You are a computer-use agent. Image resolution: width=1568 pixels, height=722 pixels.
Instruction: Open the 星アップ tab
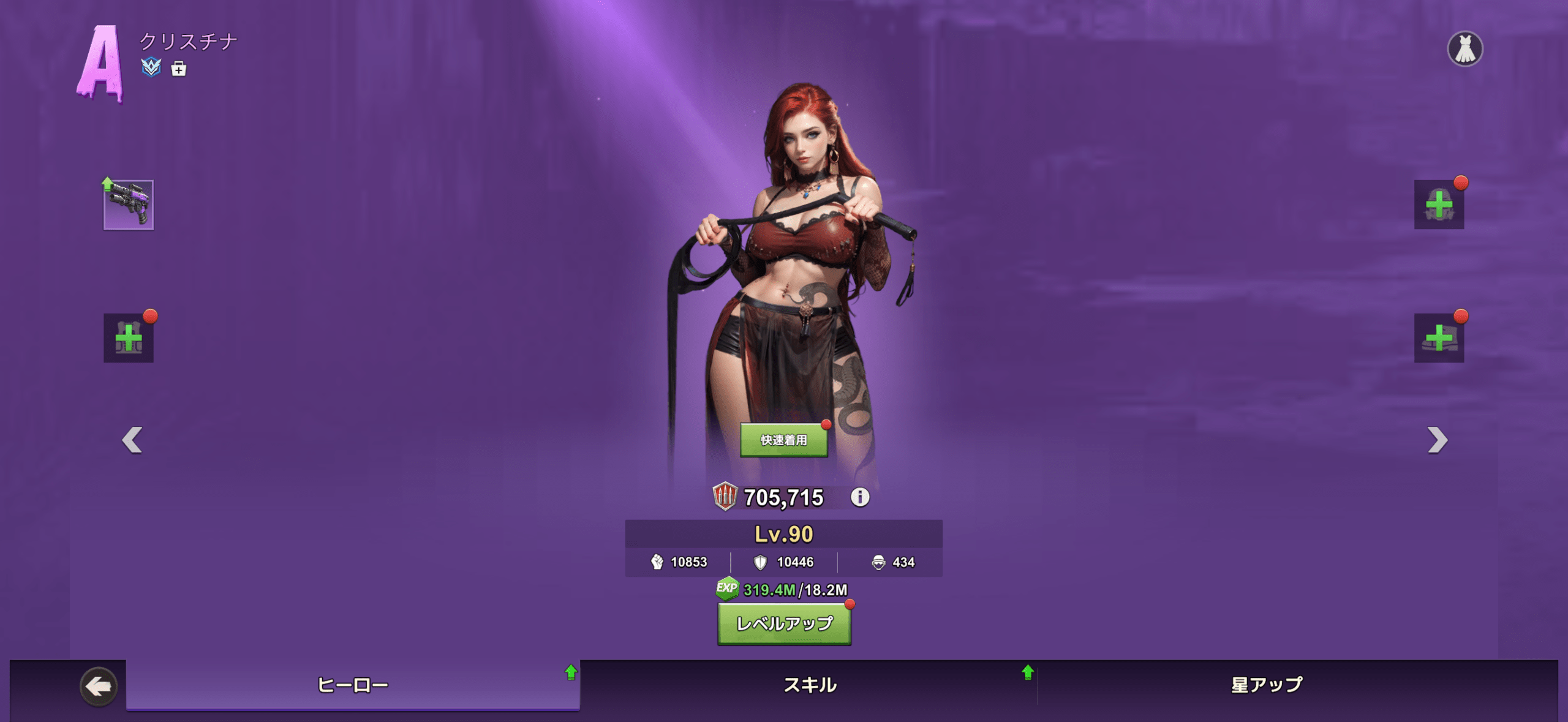pos(1267,685)
